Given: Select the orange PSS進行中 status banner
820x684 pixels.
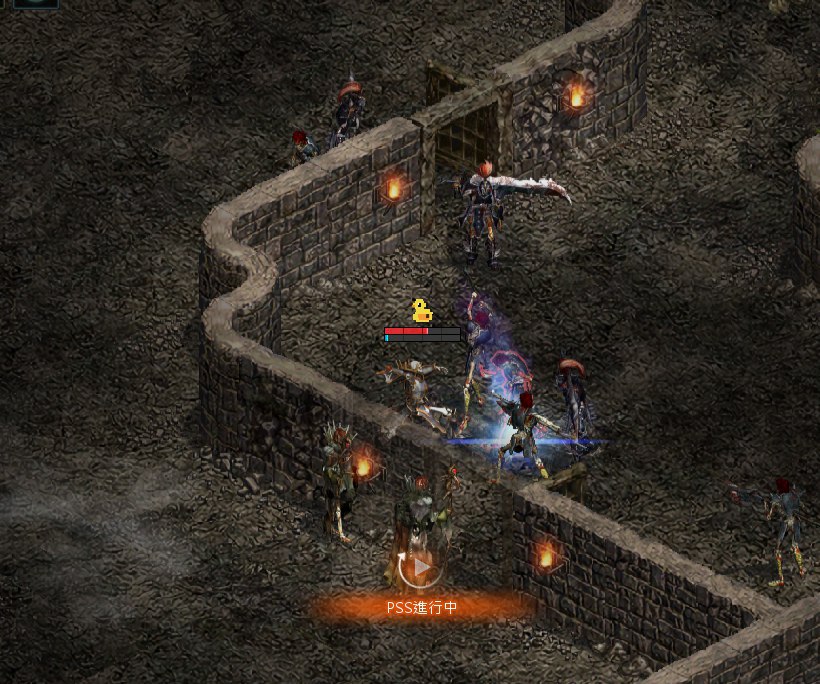Looking at the screenshot, I should [421, 607].
